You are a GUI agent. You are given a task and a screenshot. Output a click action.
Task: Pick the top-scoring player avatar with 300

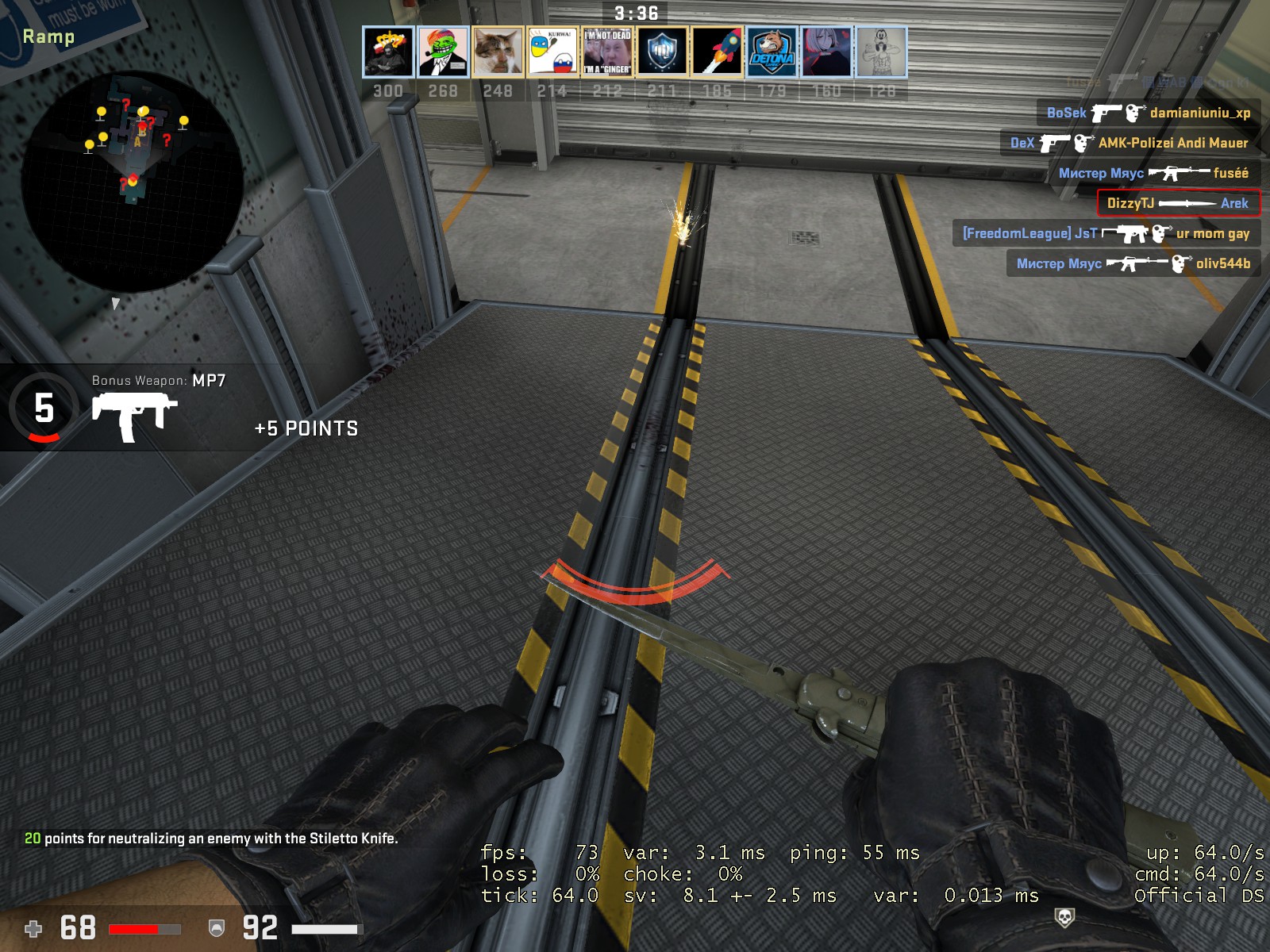click(388, 52)
